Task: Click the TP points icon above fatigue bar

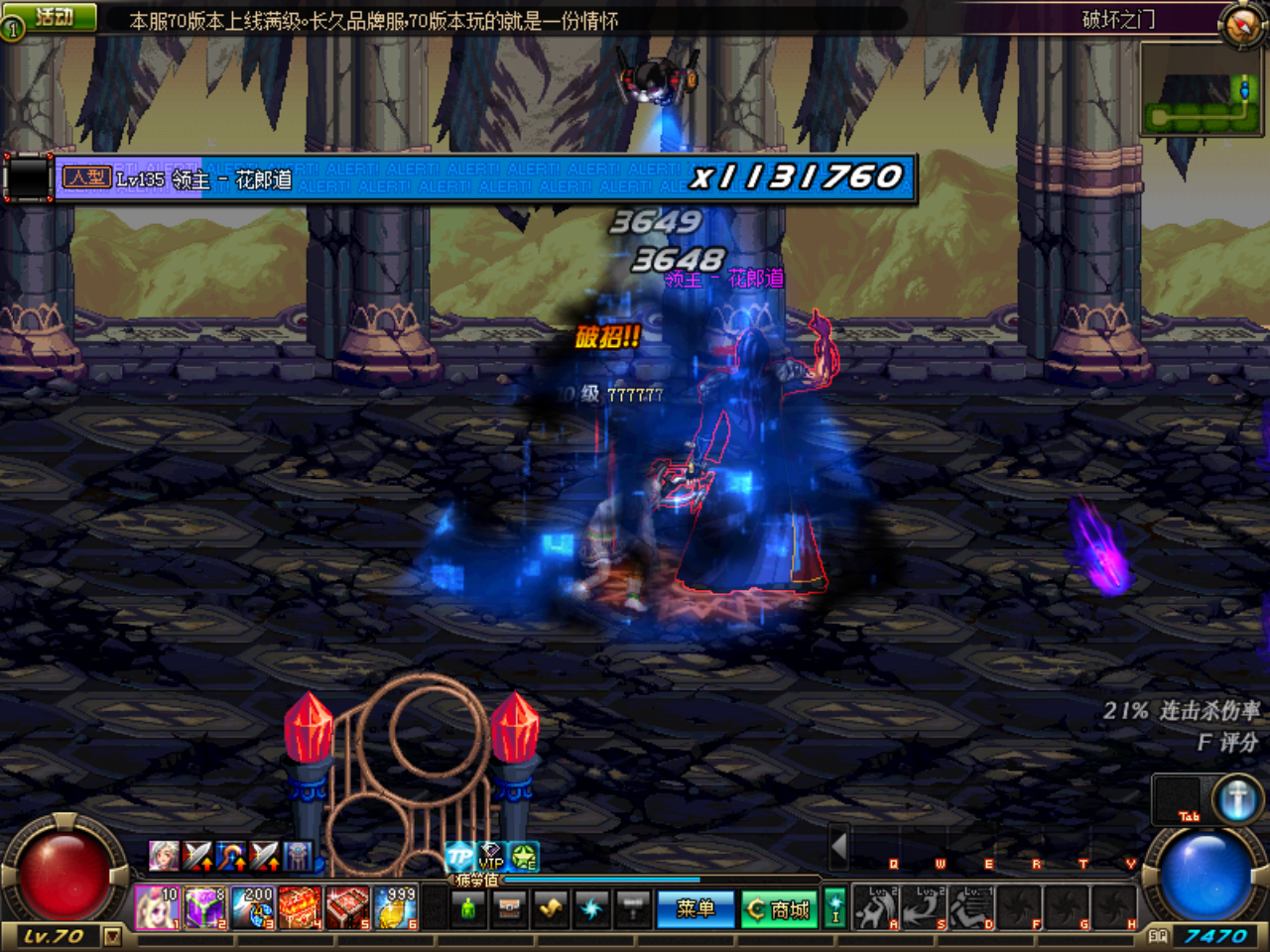Action: pos(457,855)
